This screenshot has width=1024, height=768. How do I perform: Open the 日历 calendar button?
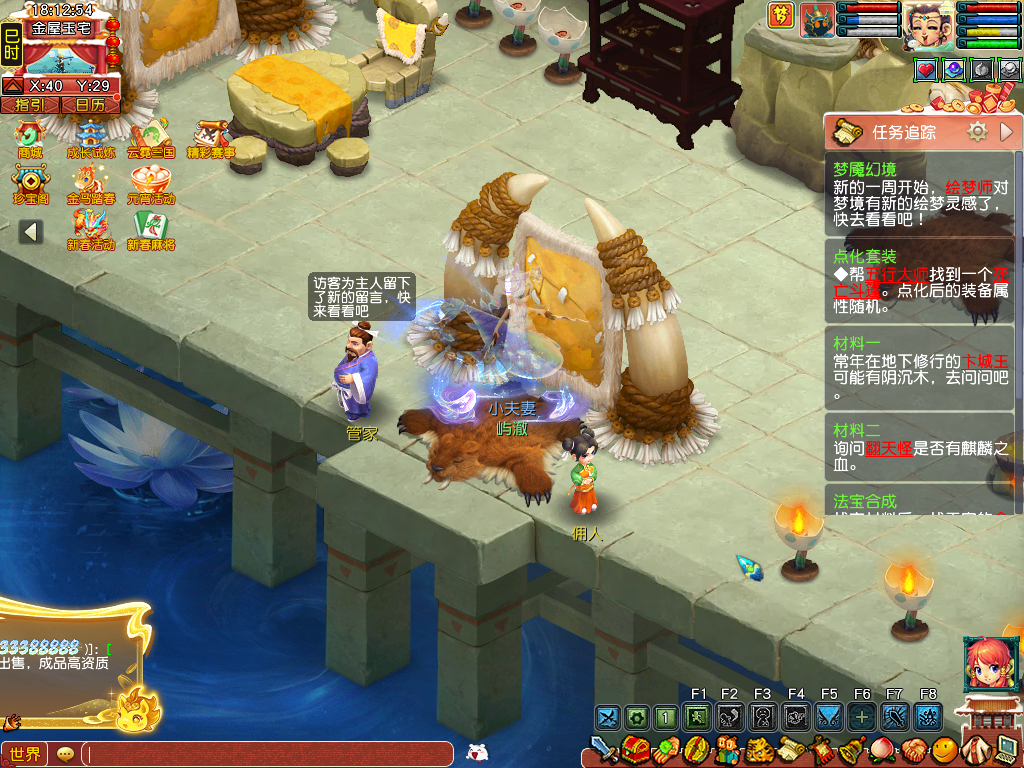pyautogui.click(x=89, y=104)
